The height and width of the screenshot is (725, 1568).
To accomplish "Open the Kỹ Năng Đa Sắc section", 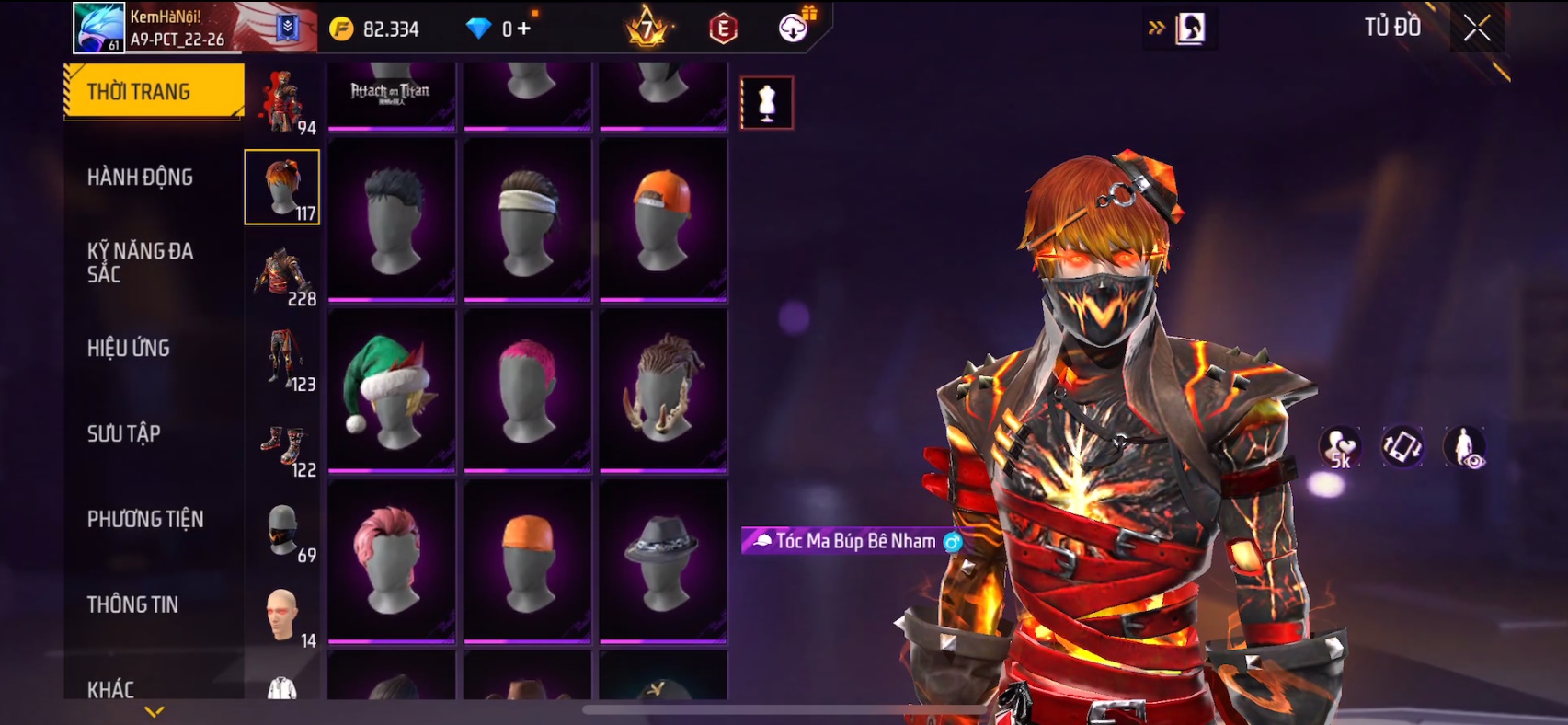I will (140, 262).
